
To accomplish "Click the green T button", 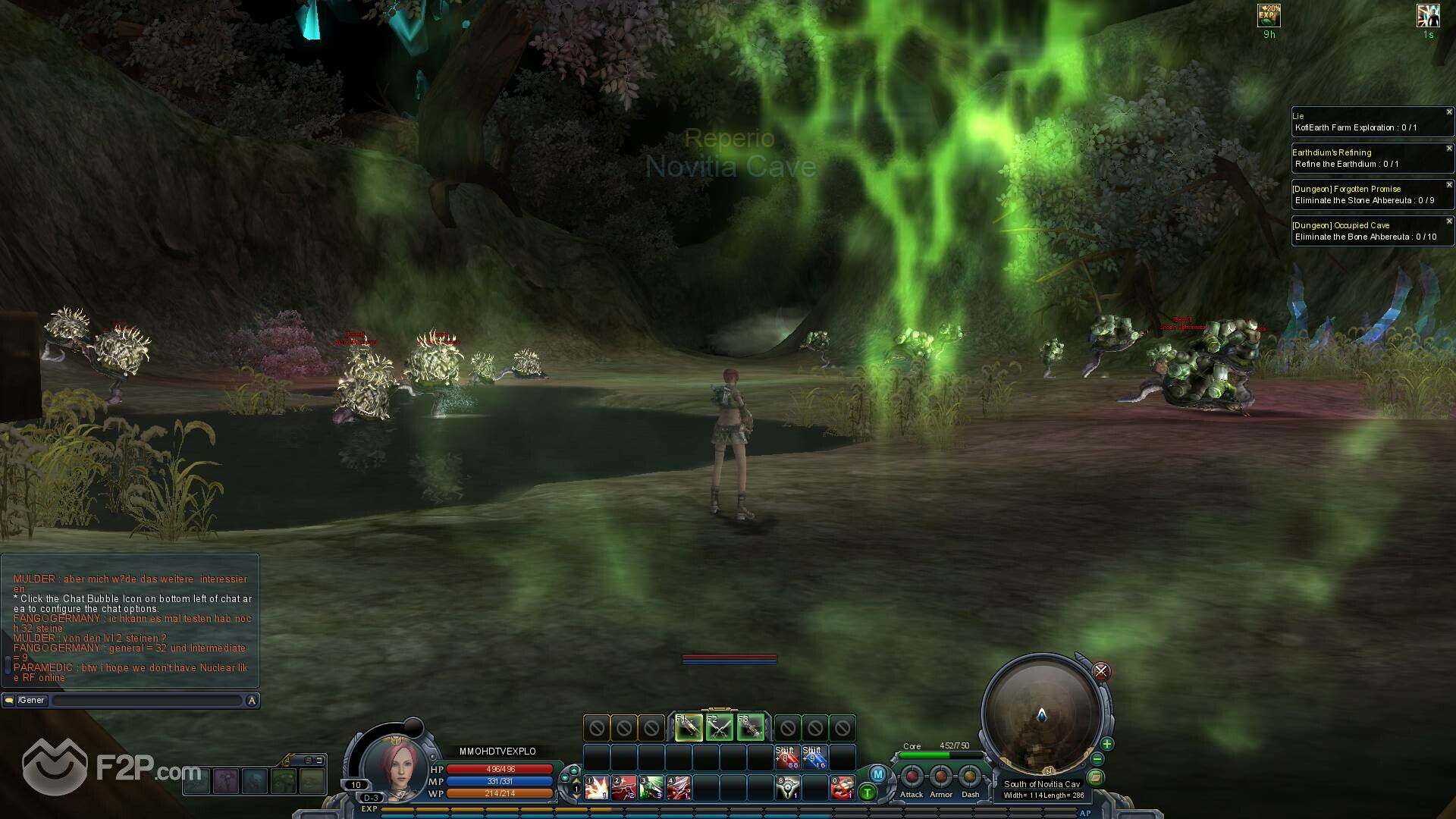I will coord(867,793).
